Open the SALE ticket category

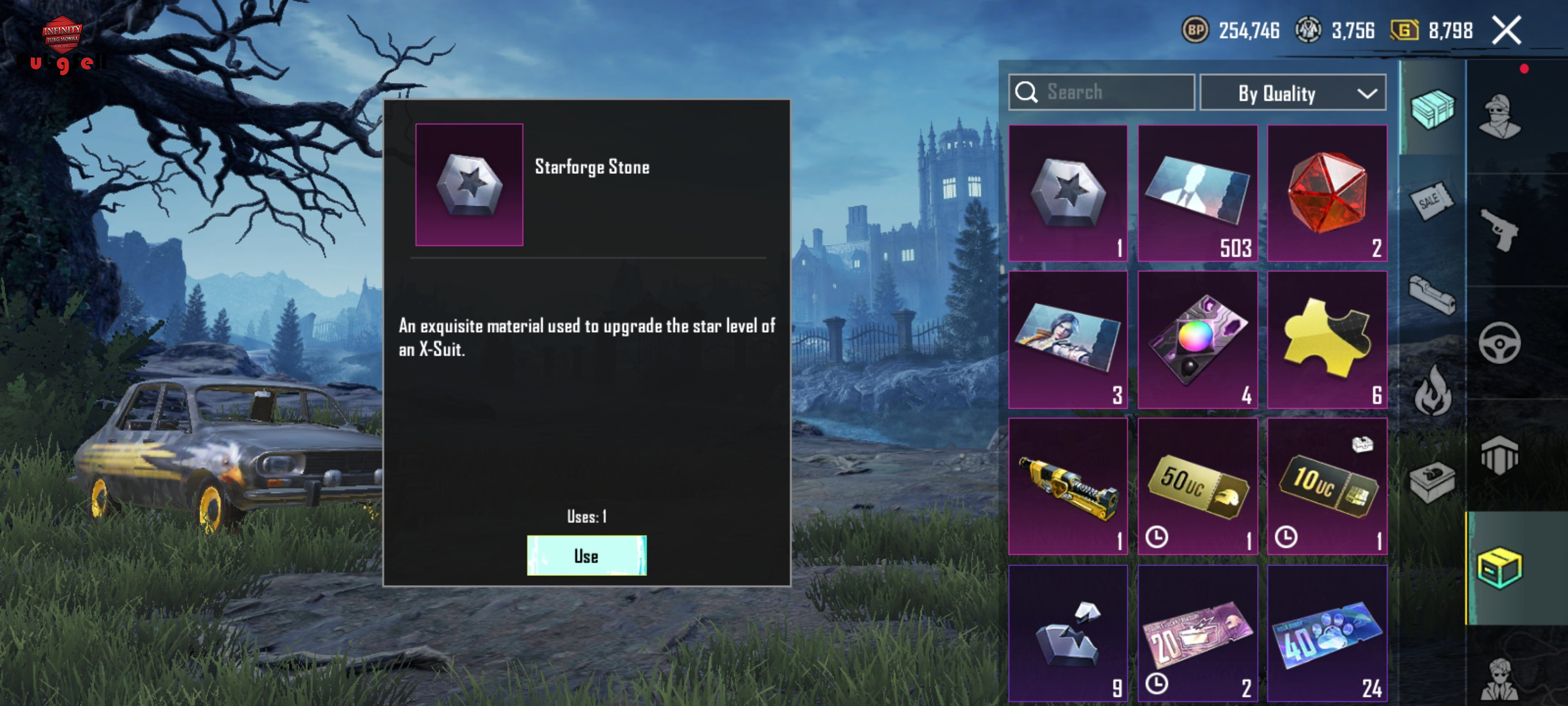[1431, 200]
